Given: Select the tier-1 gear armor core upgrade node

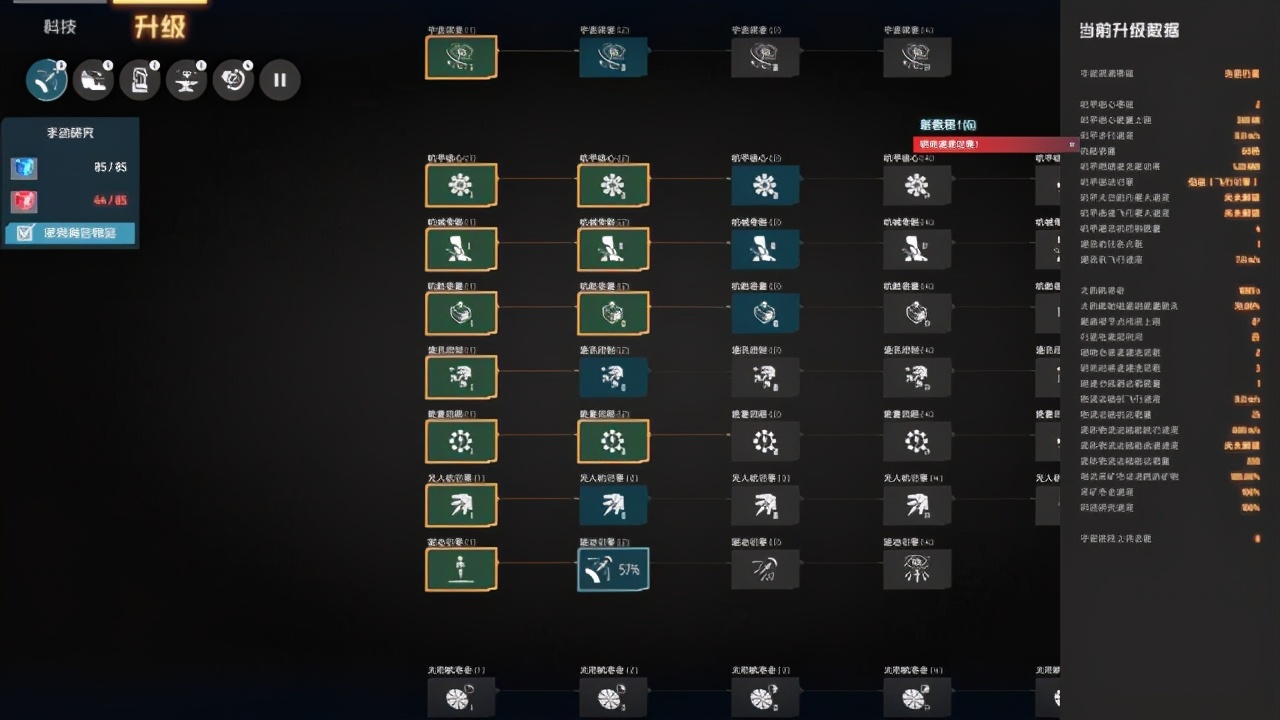Looking at the screenshot, I should 461,185.
